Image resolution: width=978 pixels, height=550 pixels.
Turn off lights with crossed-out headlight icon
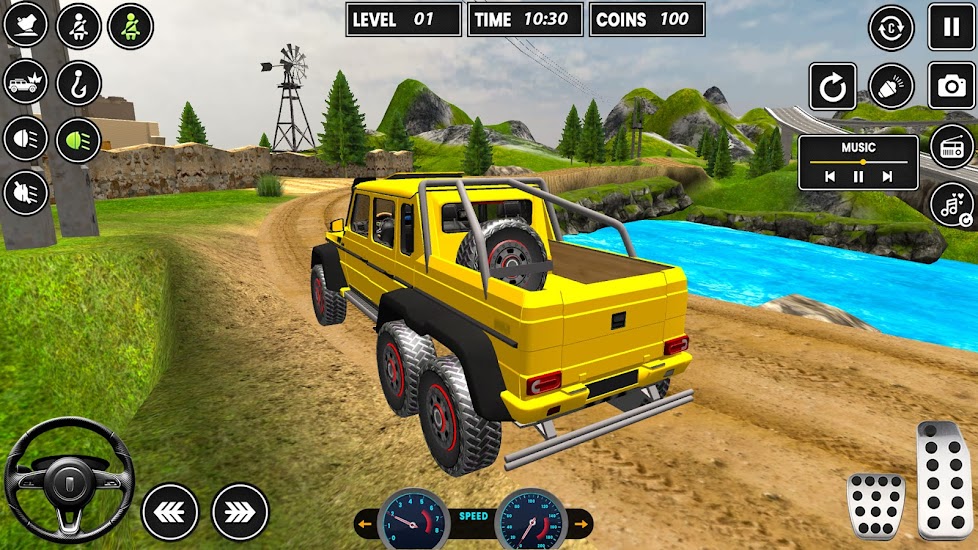(26, 193)
